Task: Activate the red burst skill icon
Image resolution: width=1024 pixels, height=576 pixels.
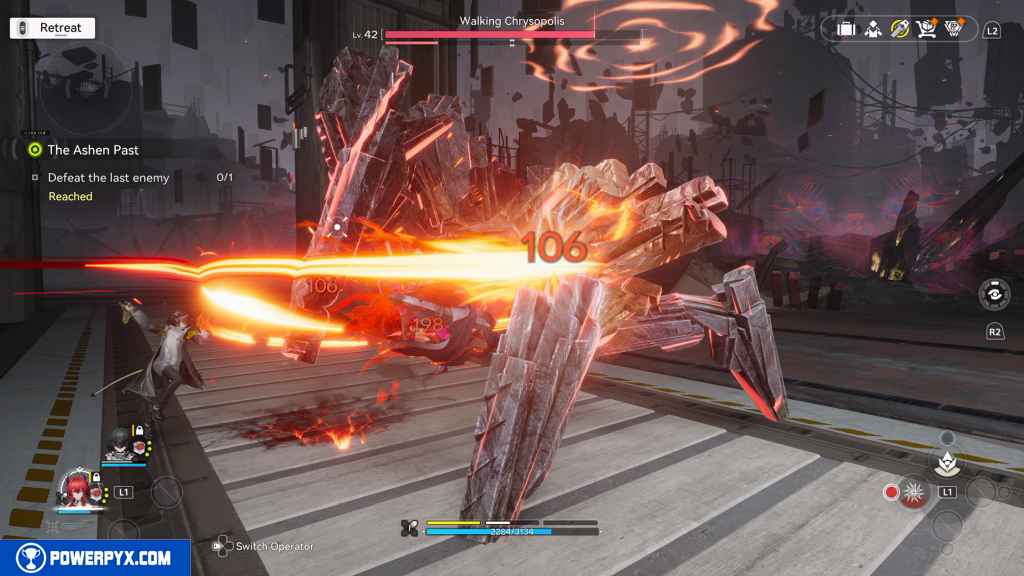Action: [911, 492]
